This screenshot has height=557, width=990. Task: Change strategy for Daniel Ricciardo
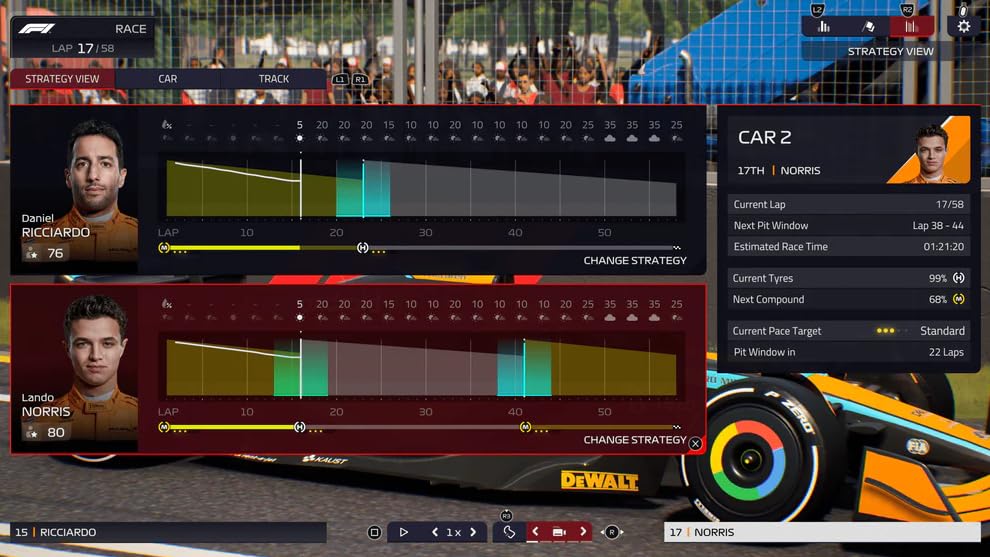pyautogui.click(x=635, y=260)
